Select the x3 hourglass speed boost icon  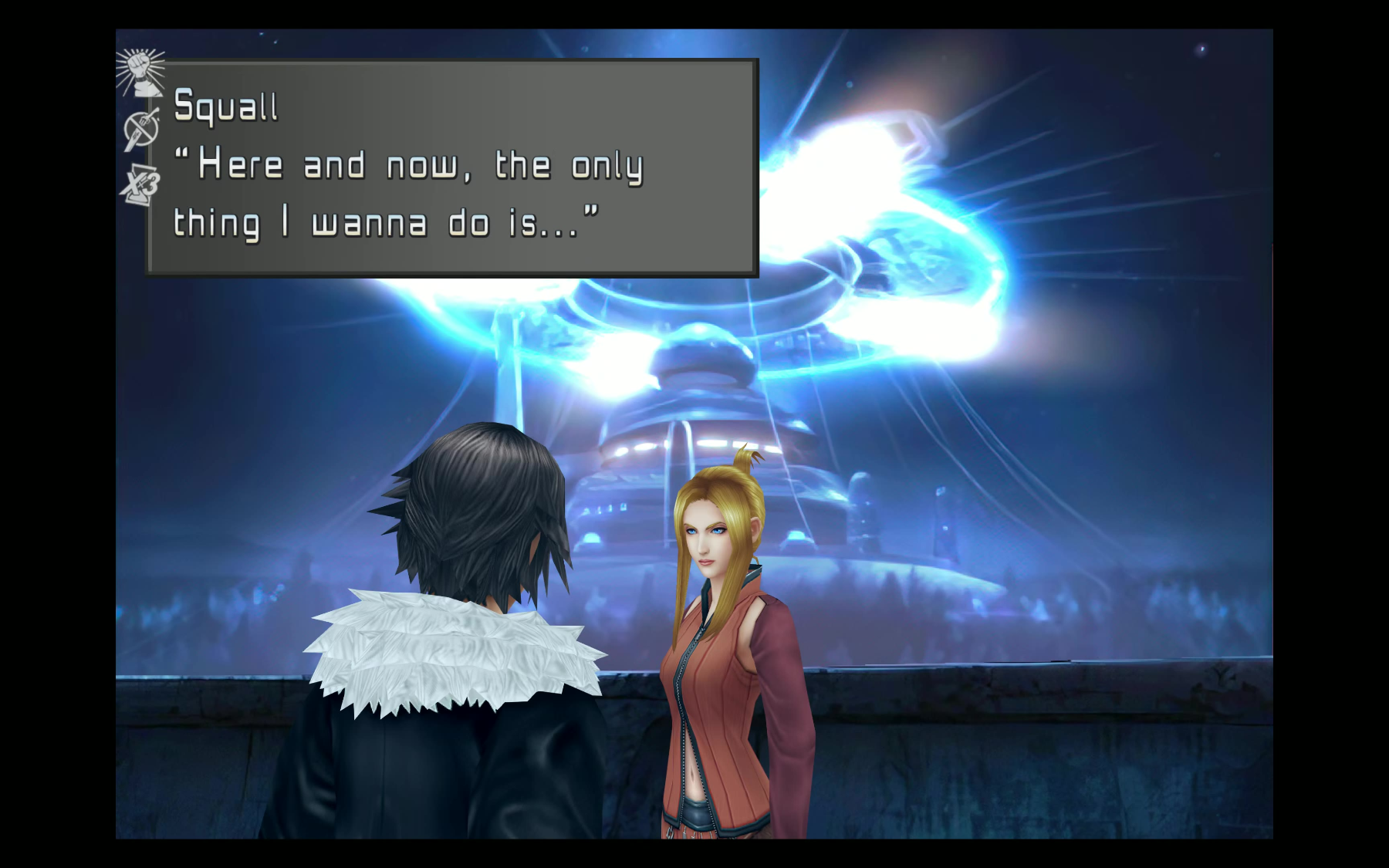[140, 185]
